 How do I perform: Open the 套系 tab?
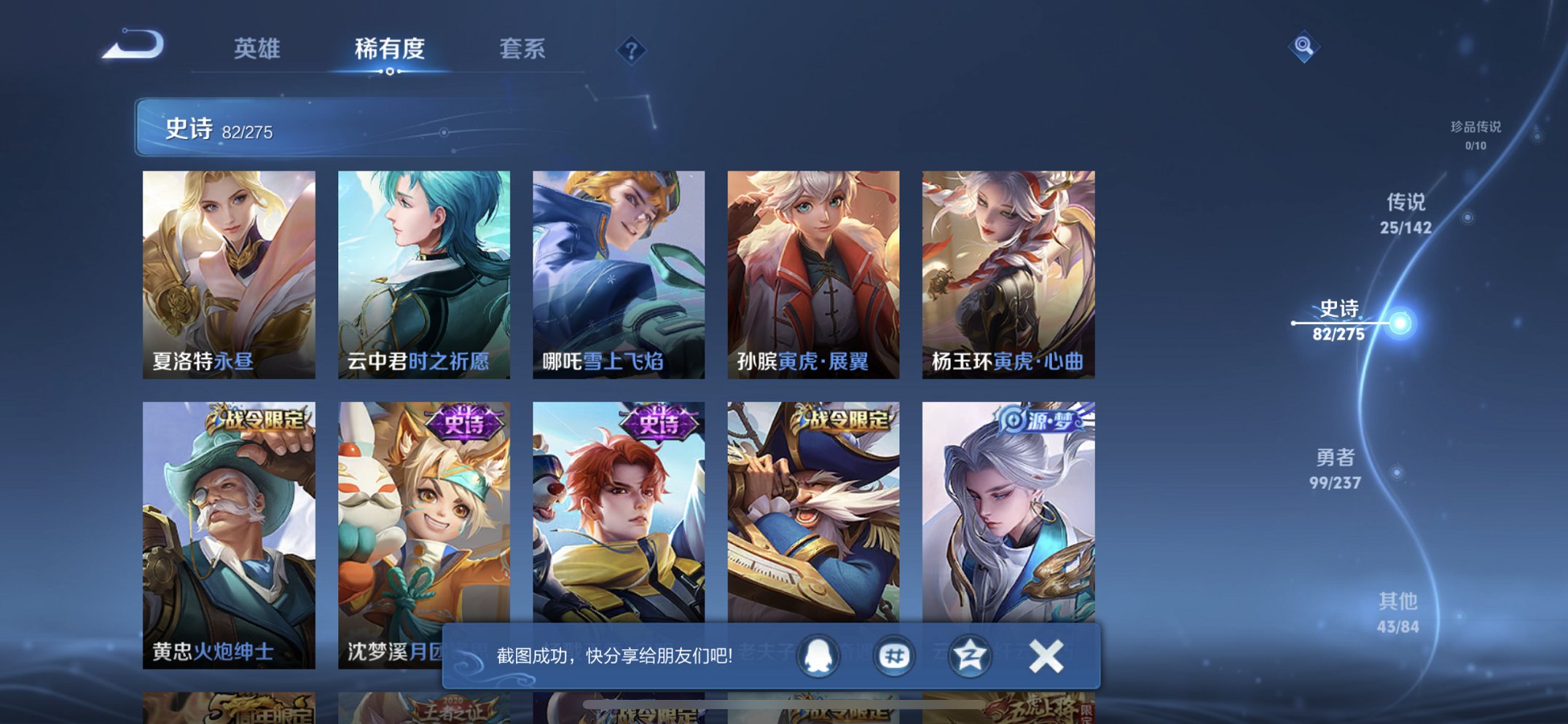(x=522, y=48)
